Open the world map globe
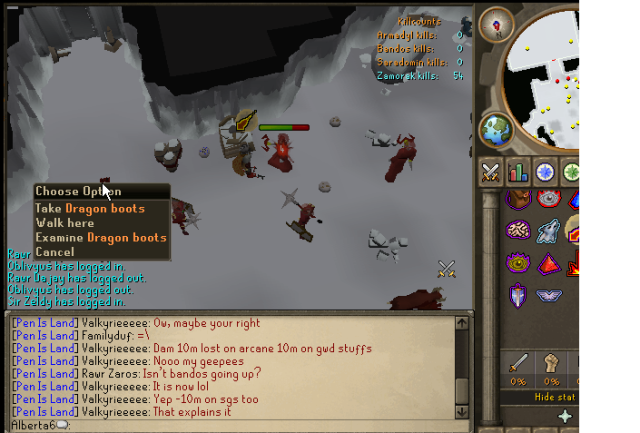The image size is (640, 433). point(496,130)
